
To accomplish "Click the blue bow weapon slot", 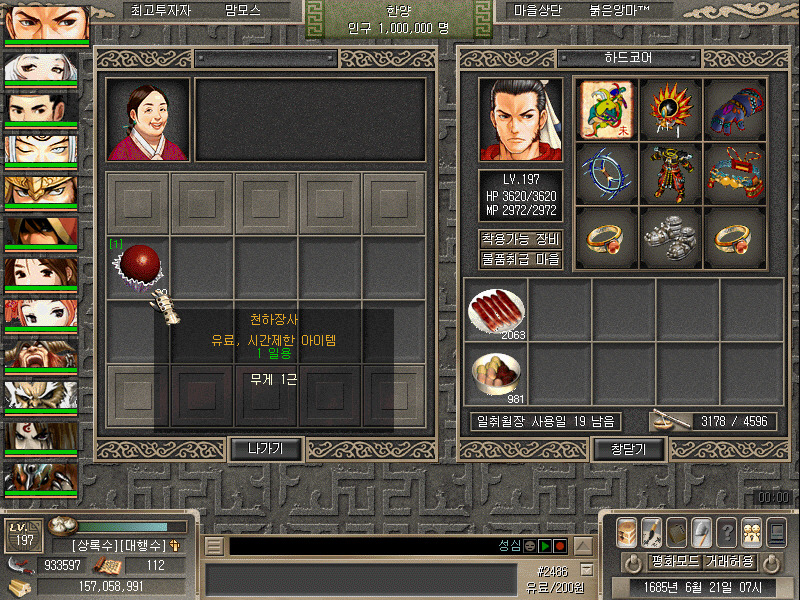I will 608,172.
